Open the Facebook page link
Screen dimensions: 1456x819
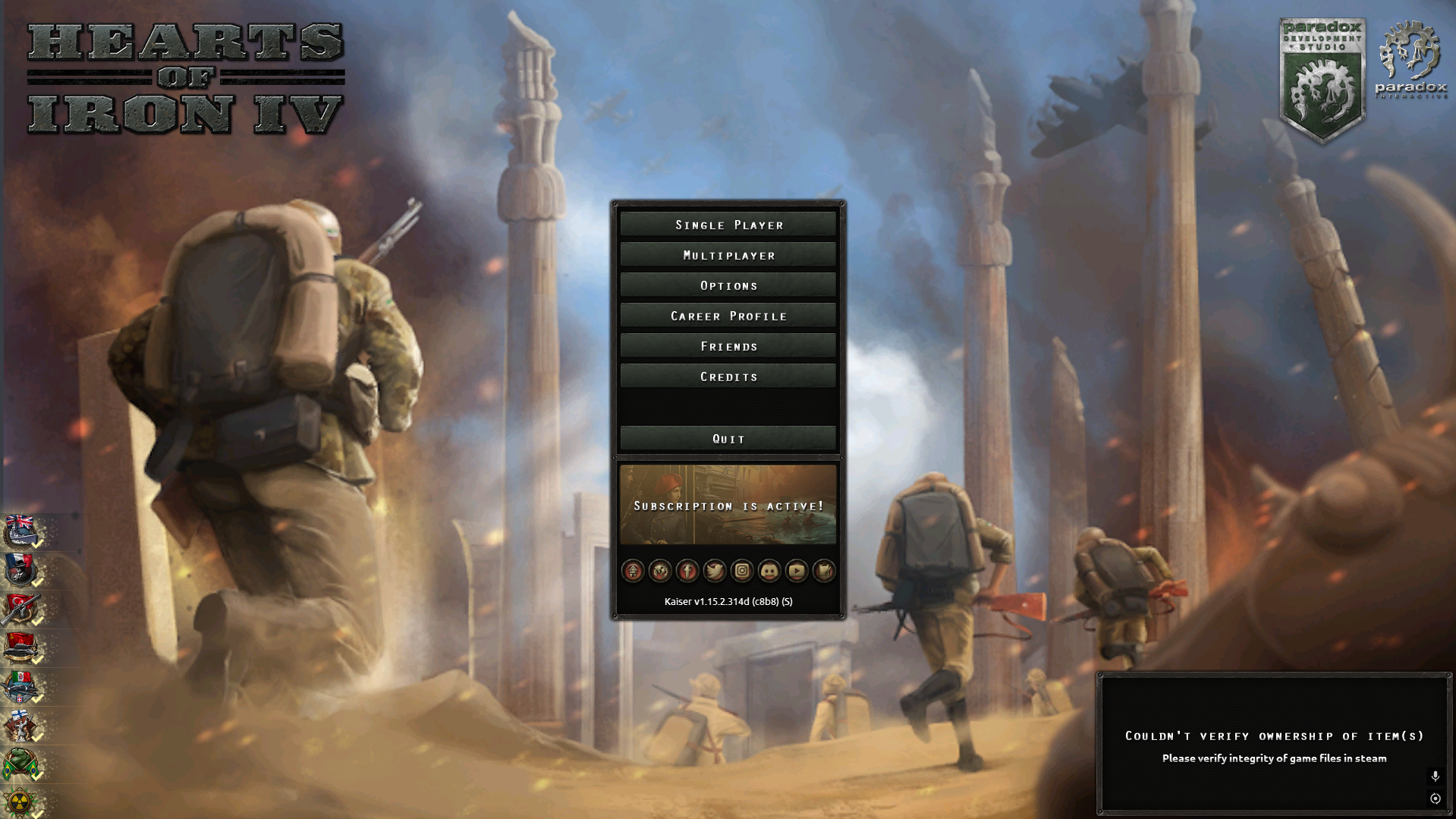[x=687, y=571]
